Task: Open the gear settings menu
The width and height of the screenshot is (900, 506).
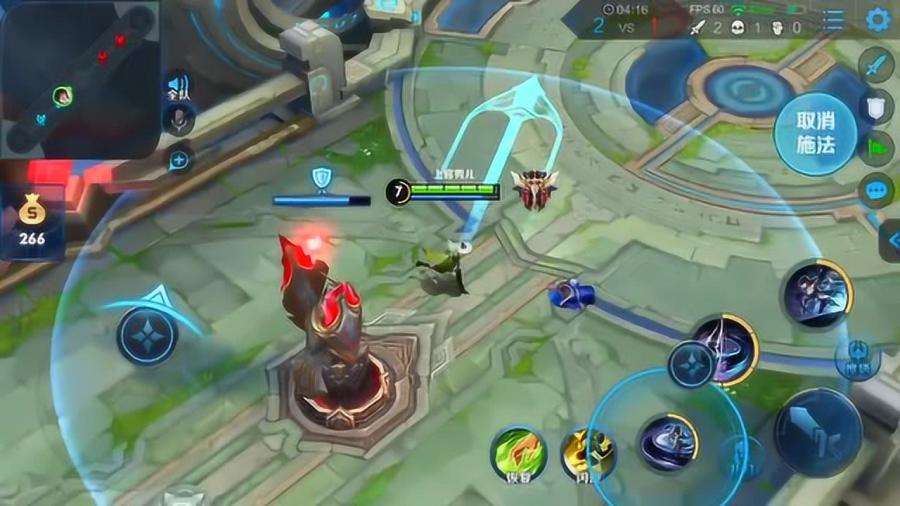Action: [877, 20]
